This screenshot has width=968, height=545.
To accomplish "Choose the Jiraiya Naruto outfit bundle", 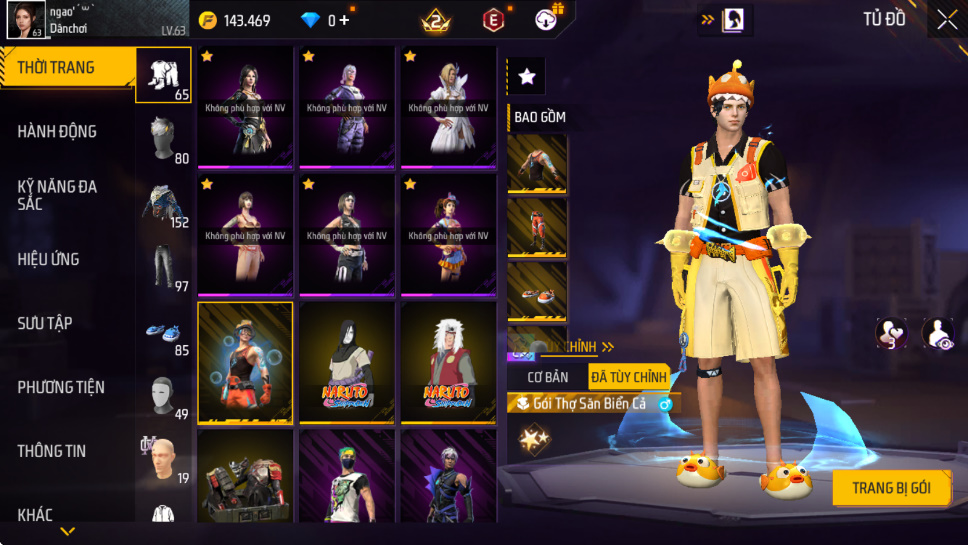I will tap(448, 364).
